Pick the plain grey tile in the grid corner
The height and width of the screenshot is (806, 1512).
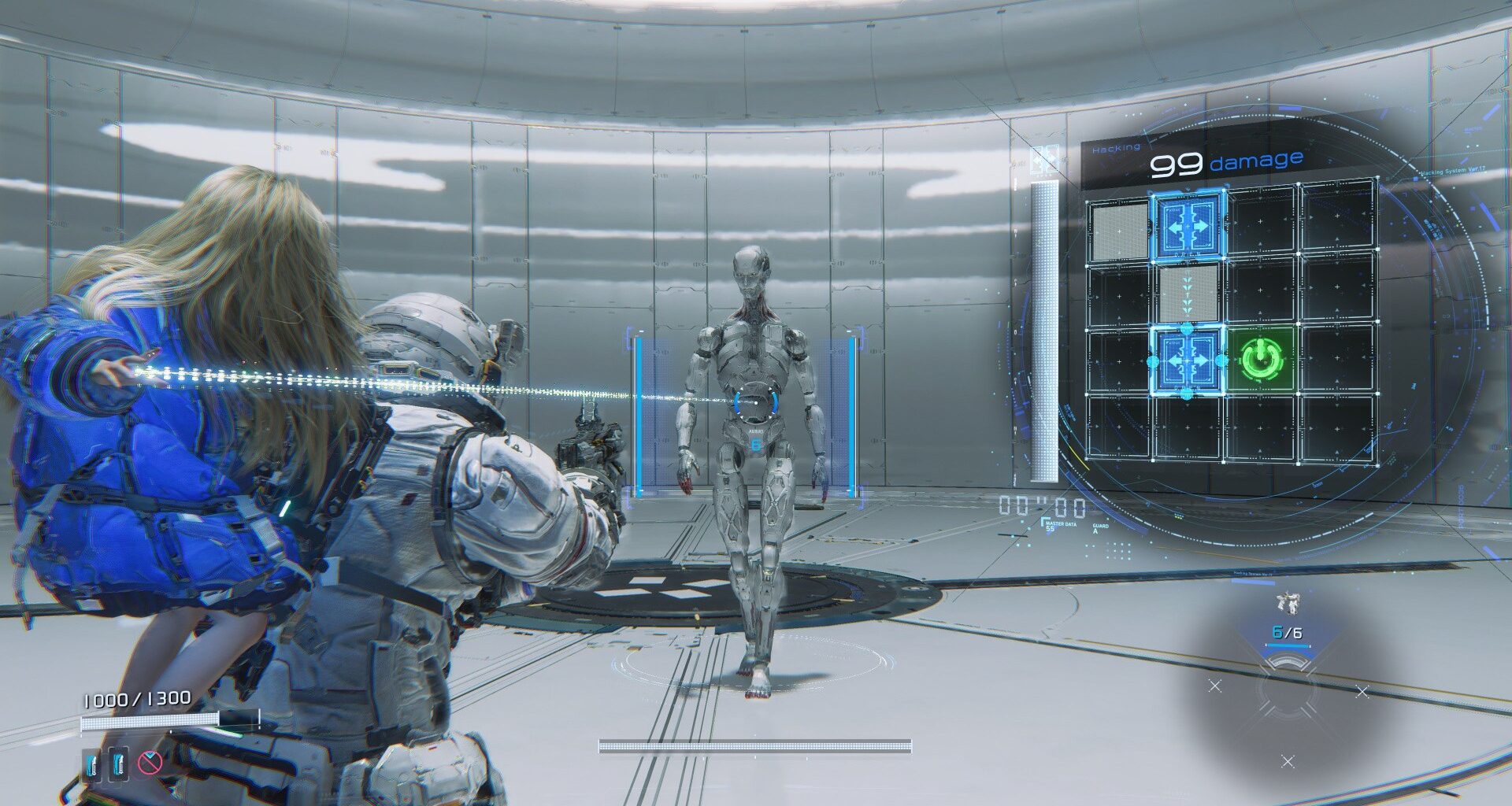[x=1120, y=229]
